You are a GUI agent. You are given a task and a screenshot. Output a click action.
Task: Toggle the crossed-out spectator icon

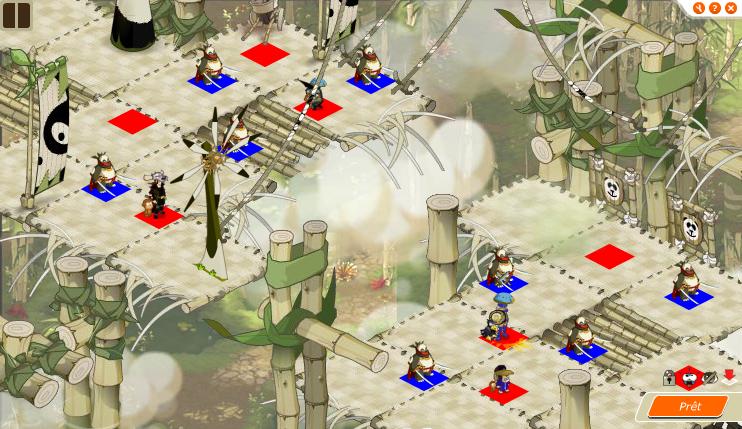click(x=709, y=378)
